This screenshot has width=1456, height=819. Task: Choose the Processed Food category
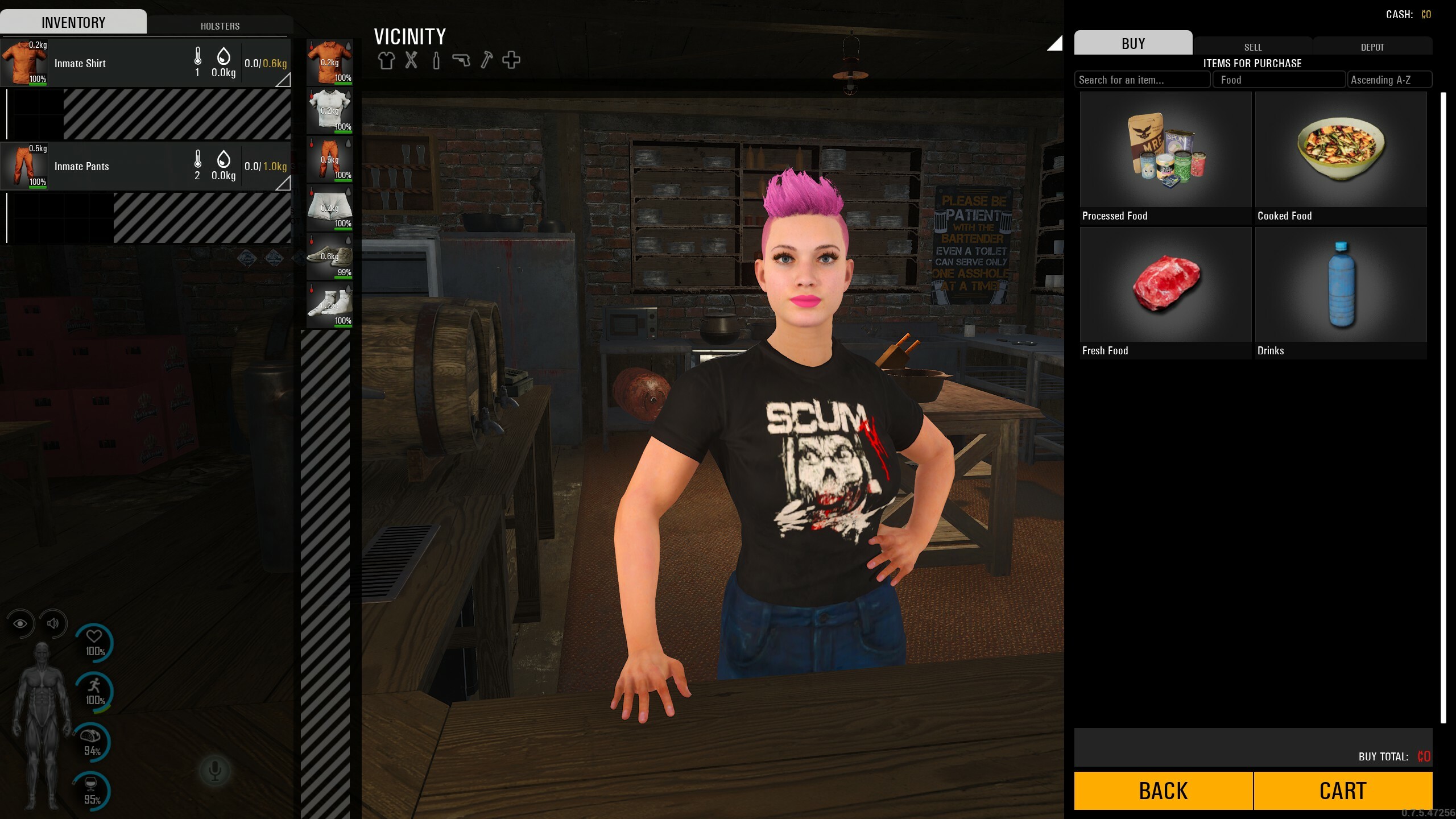coord(1165,158)
